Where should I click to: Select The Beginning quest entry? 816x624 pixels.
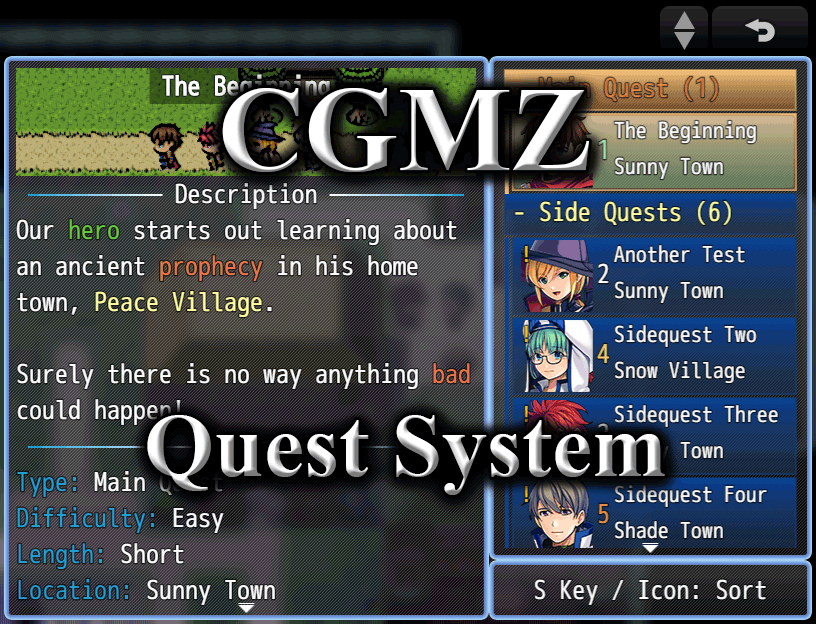point(651,150)
